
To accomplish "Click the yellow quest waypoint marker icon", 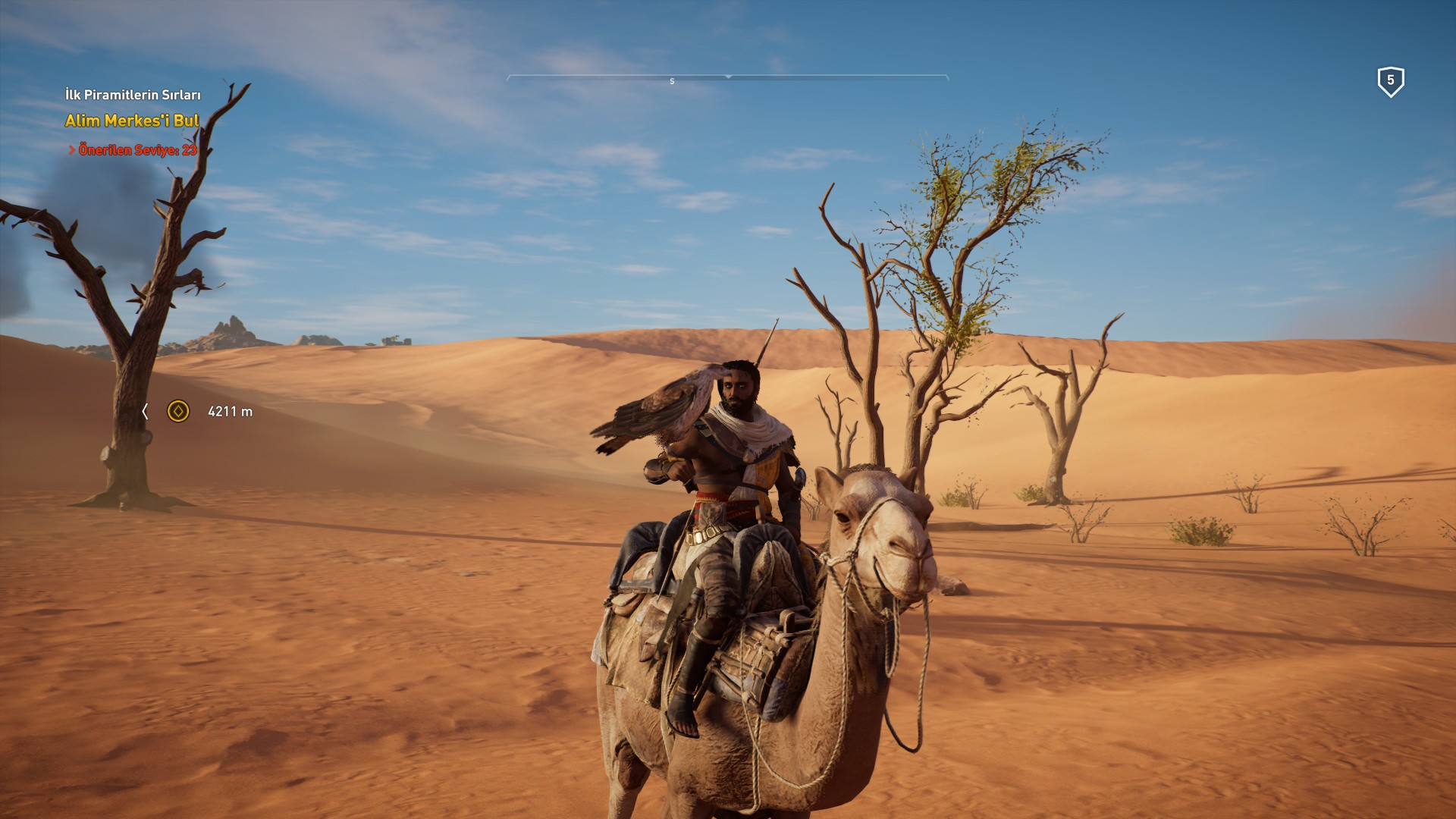I will pos(178,411).
